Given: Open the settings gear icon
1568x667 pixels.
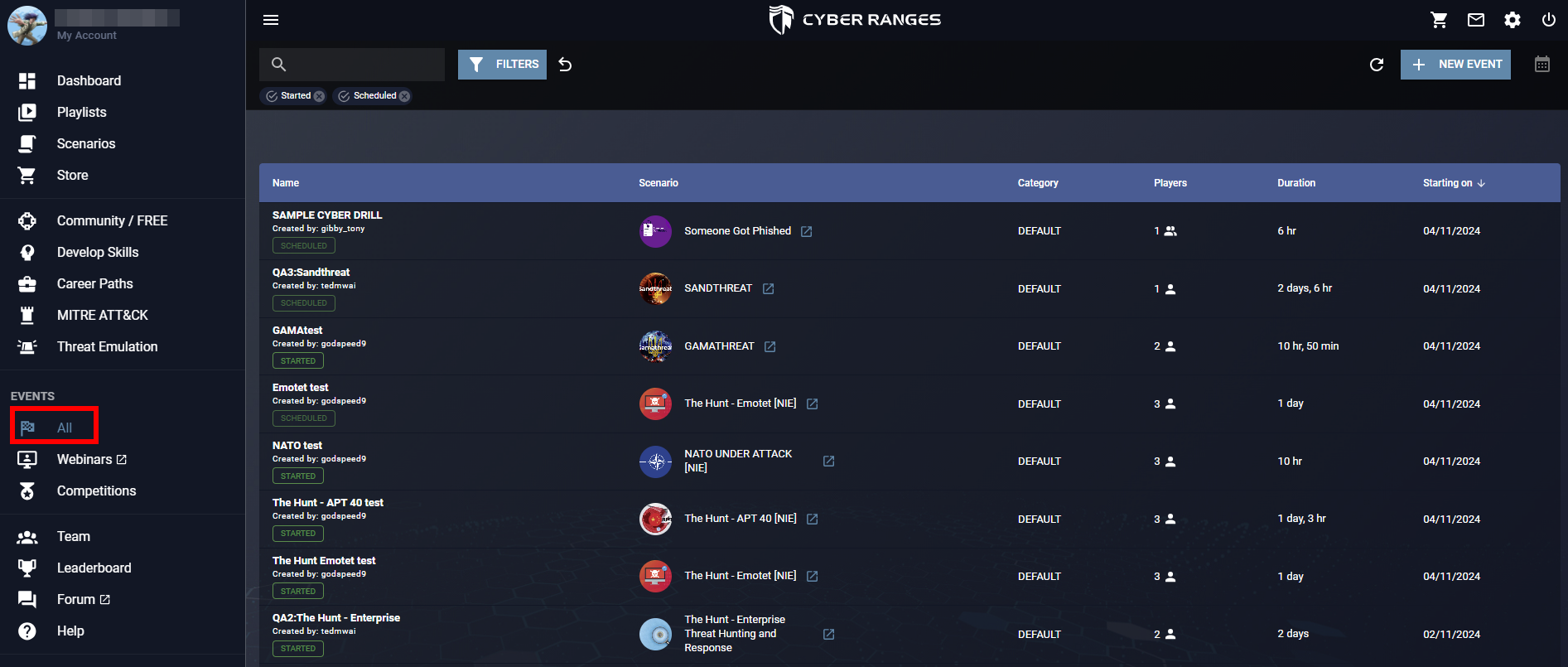Looking at the screenshot, I should click(x=1512, y=20).
